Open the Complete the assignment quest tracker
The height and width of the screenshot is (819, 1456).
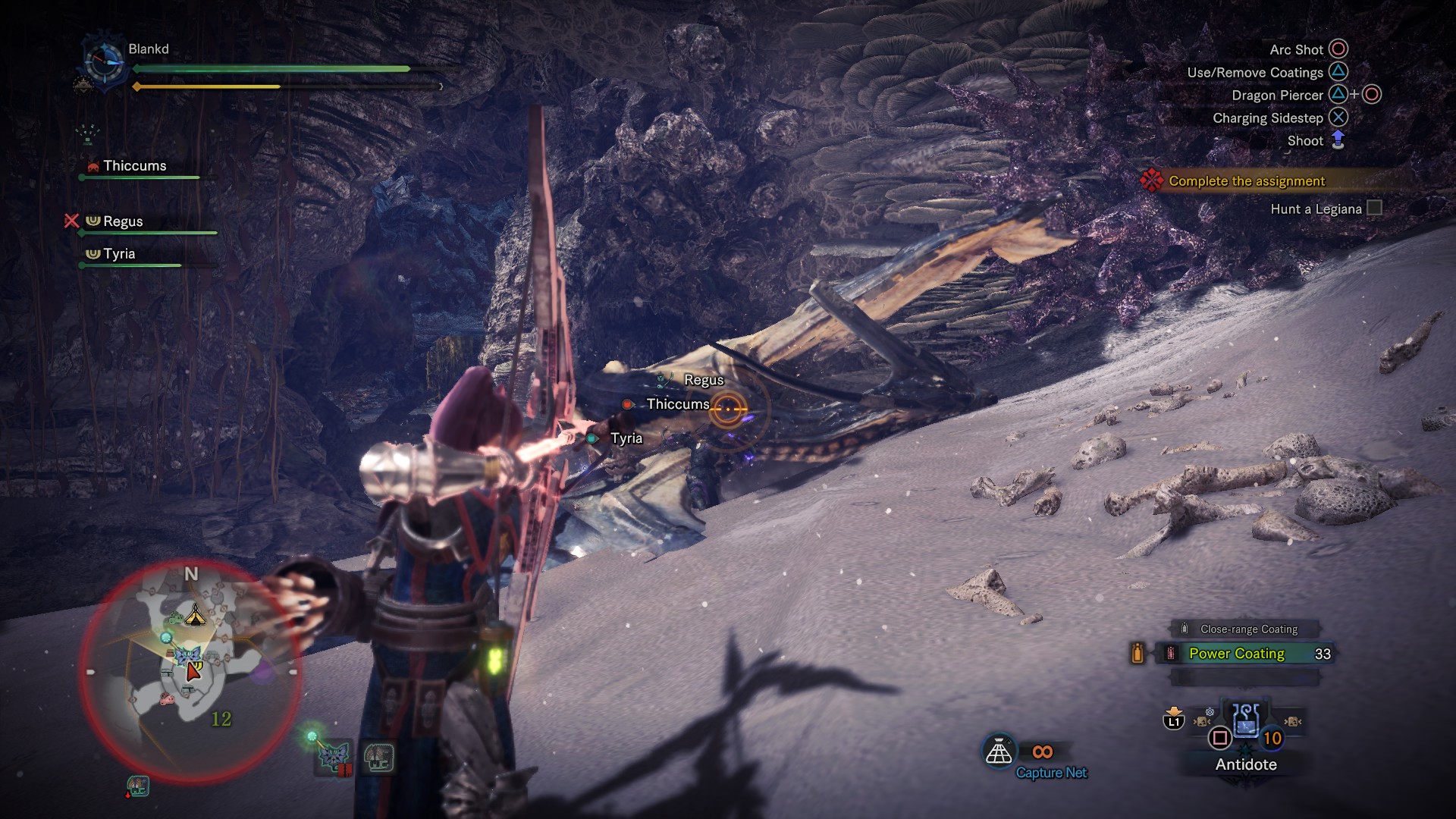[1246, 181]
